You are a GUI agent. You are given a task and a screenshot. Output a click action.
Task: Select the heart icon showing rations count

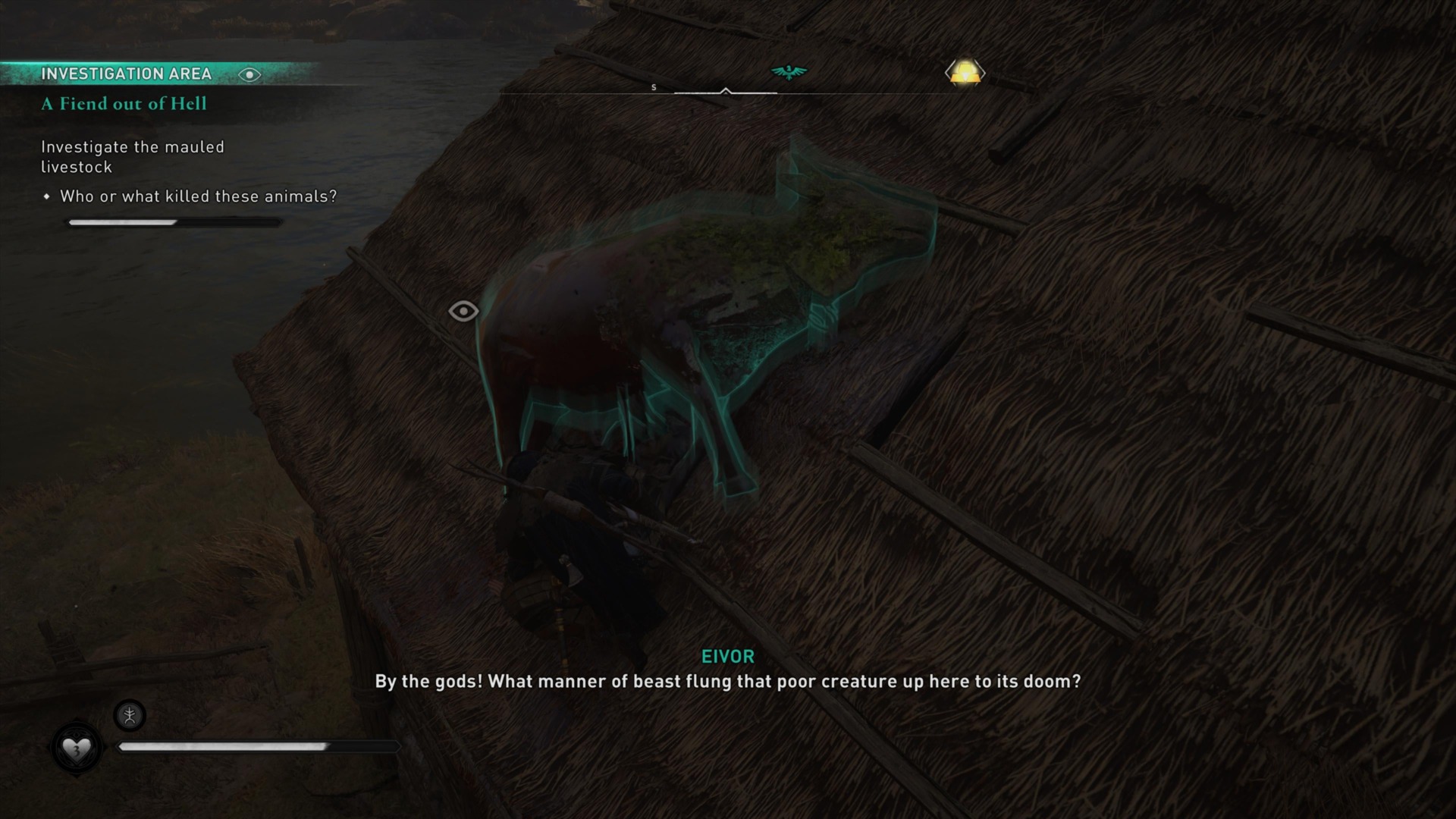tap(76, 747)
